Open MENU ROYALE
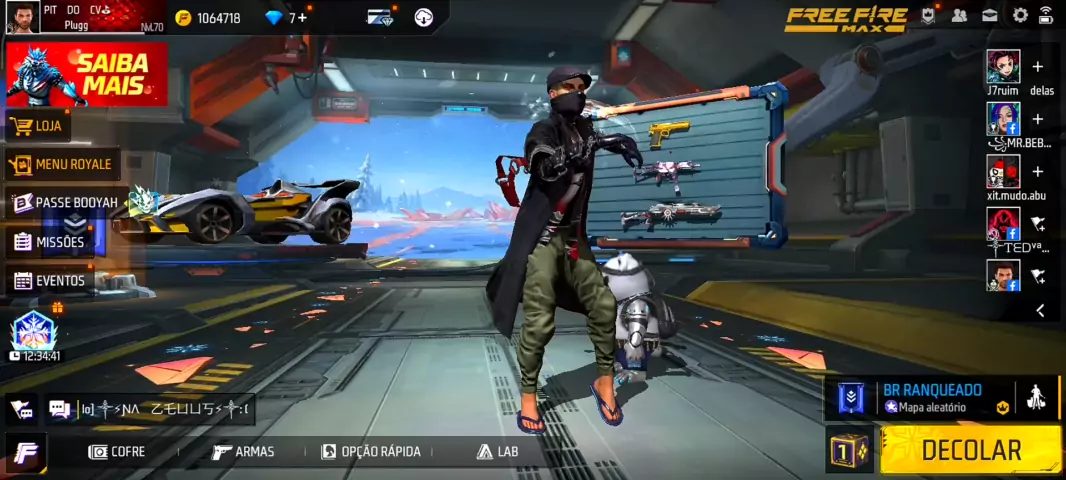1066x480 pixels. [x=60, y=164]
